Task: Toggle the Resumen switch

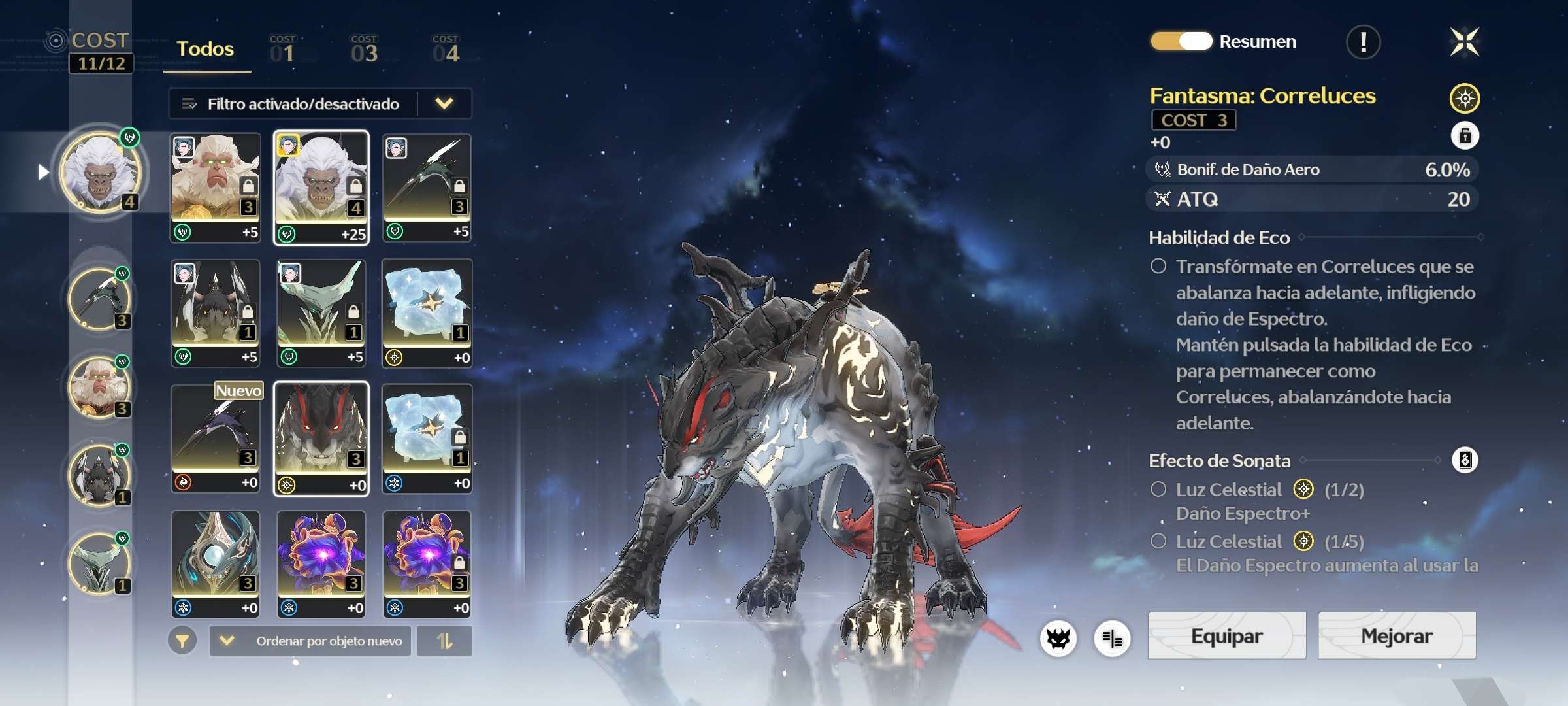Action: [x=1181, y=41]
